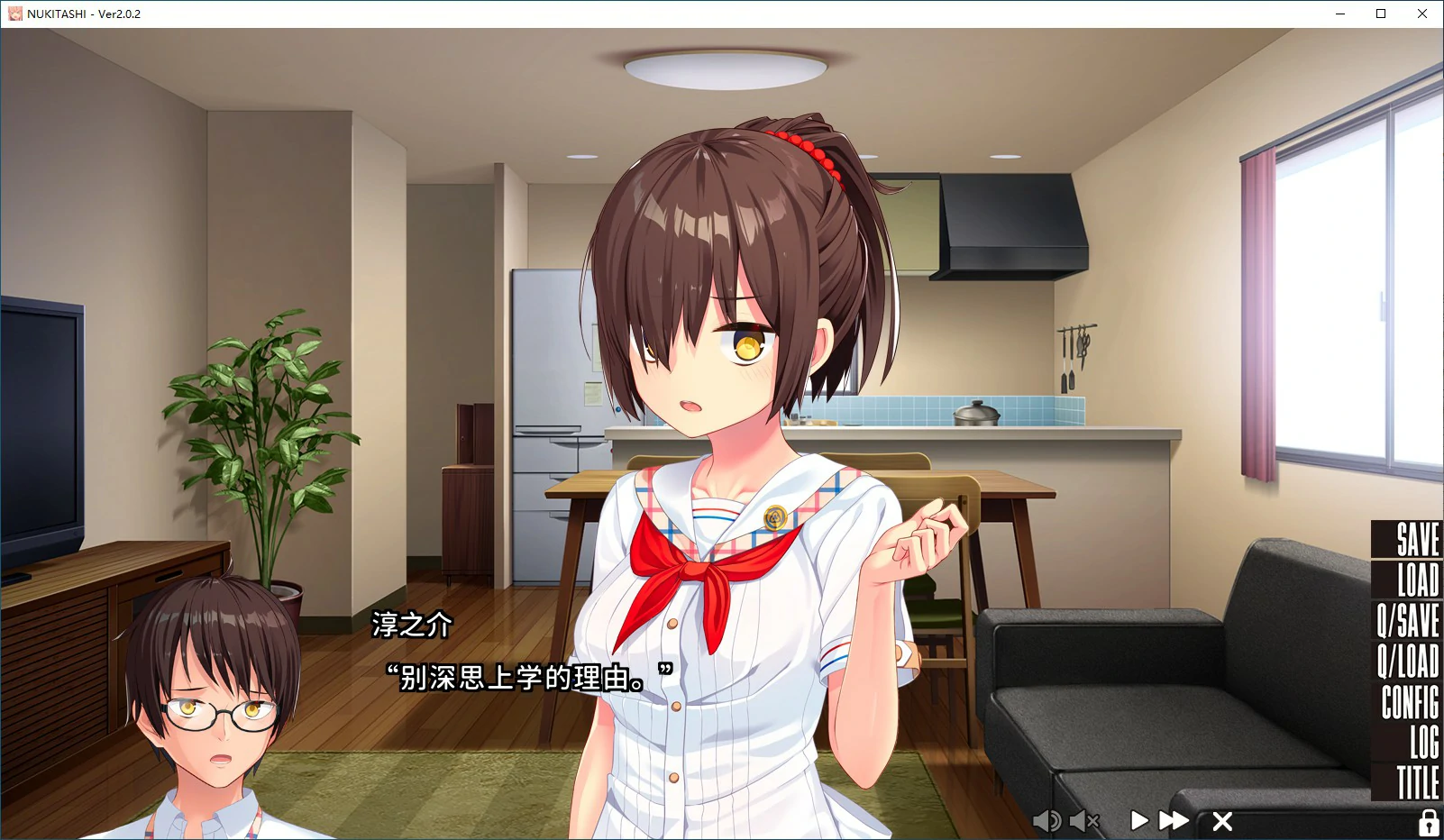Image resolution: width=1444 pixels, height=840 pixels.
Task: Enable auto-read mode with the play icon
Action: click(1138, 821)
